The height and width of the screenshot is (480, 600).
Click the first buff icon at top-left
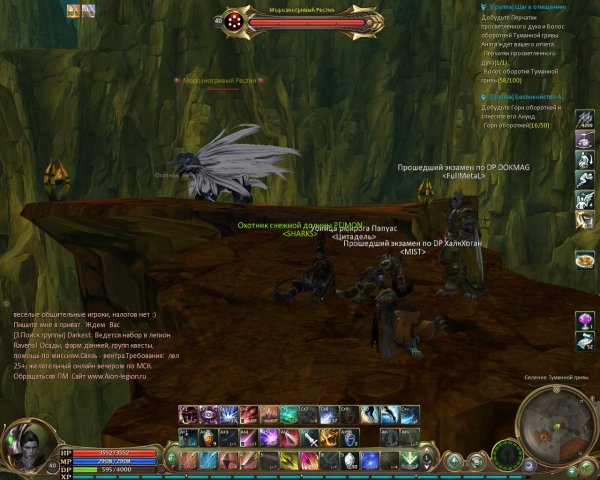(73, 10)
